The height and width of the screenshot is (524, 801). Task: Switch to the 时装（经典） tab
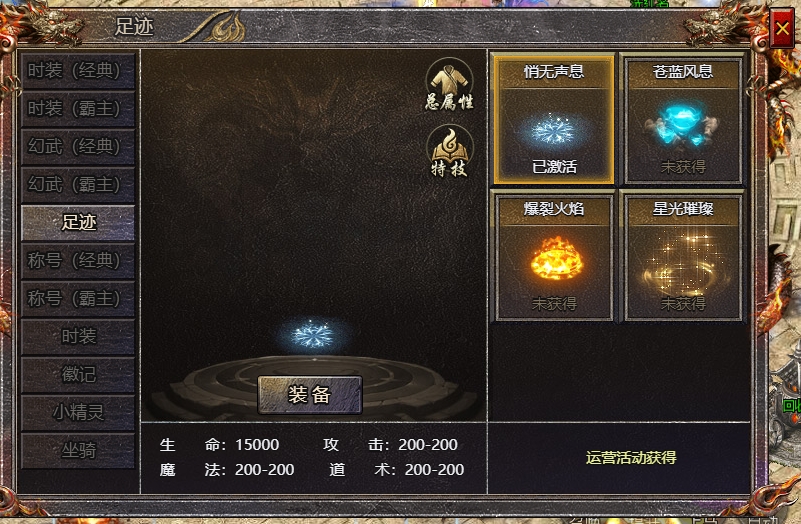point(75,71)
